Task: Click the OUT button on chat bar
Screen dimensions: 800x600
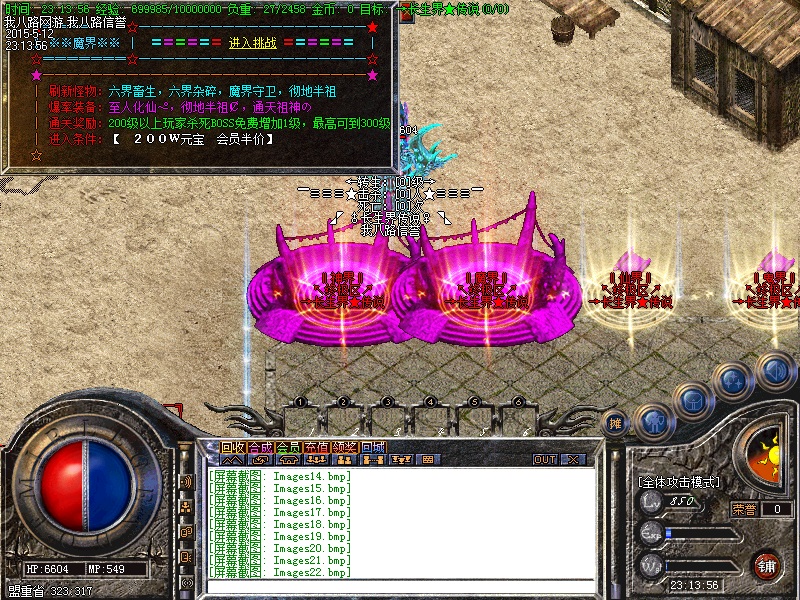Action: 544,460
